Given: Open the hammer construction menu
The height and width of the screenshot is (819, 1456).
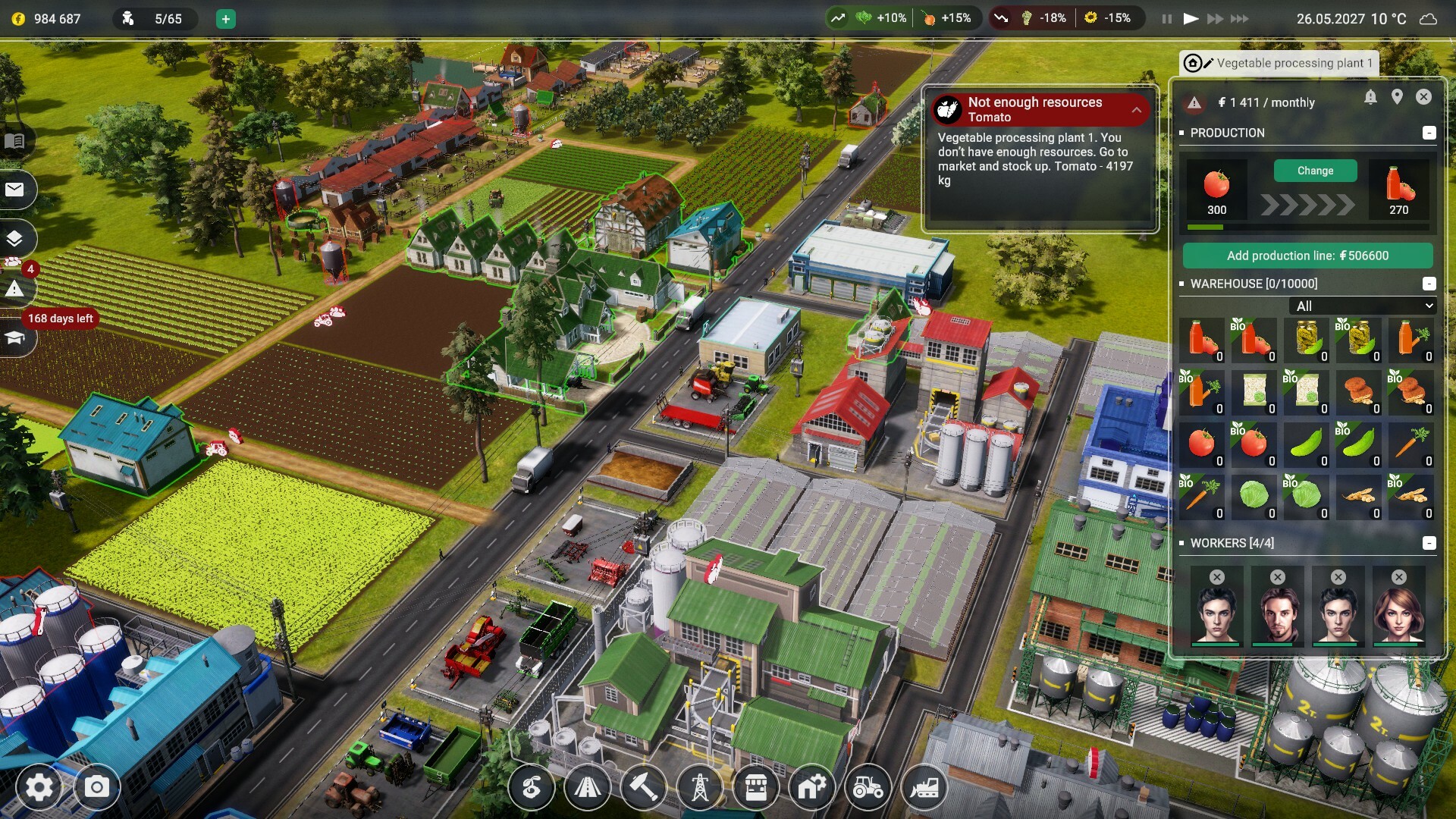Looking at the screenshot, I should pyautogui.click(x=643, y=789).
